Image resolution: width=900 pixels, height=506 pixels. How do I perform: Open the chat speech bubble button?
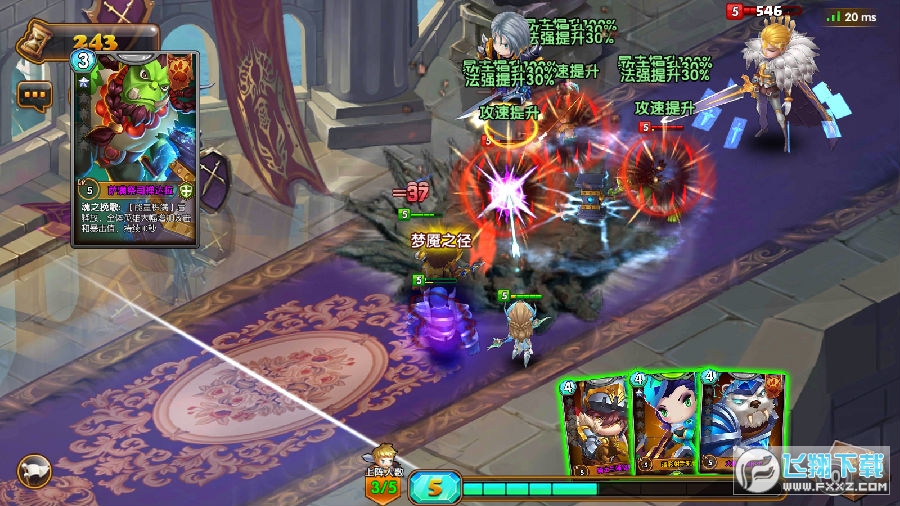[33, 96]
